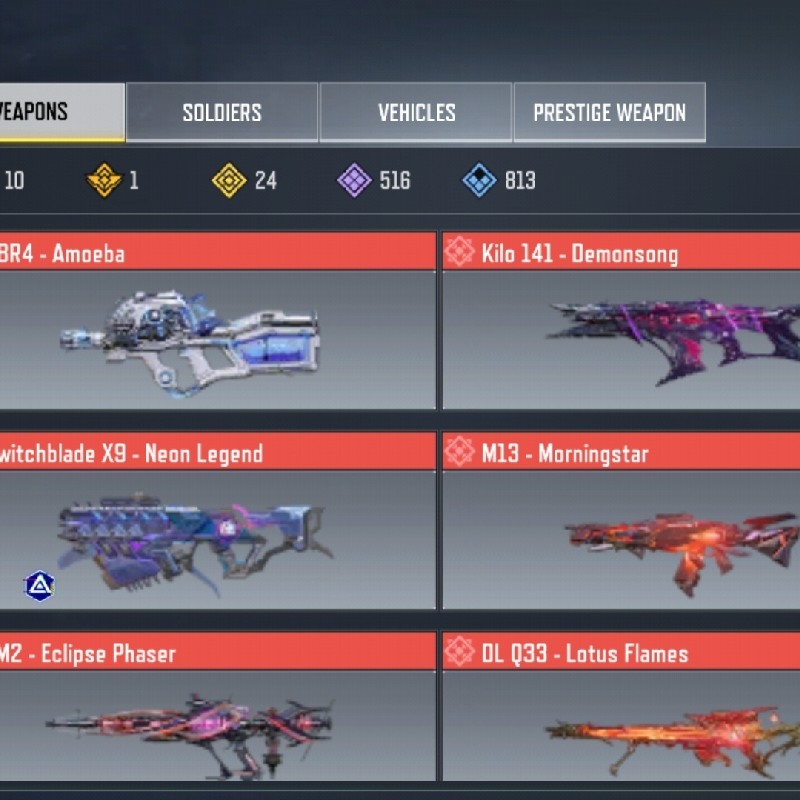Select the Kilo 141 Demonsong card
800x800 pixels.
click(x=620, y=335)
